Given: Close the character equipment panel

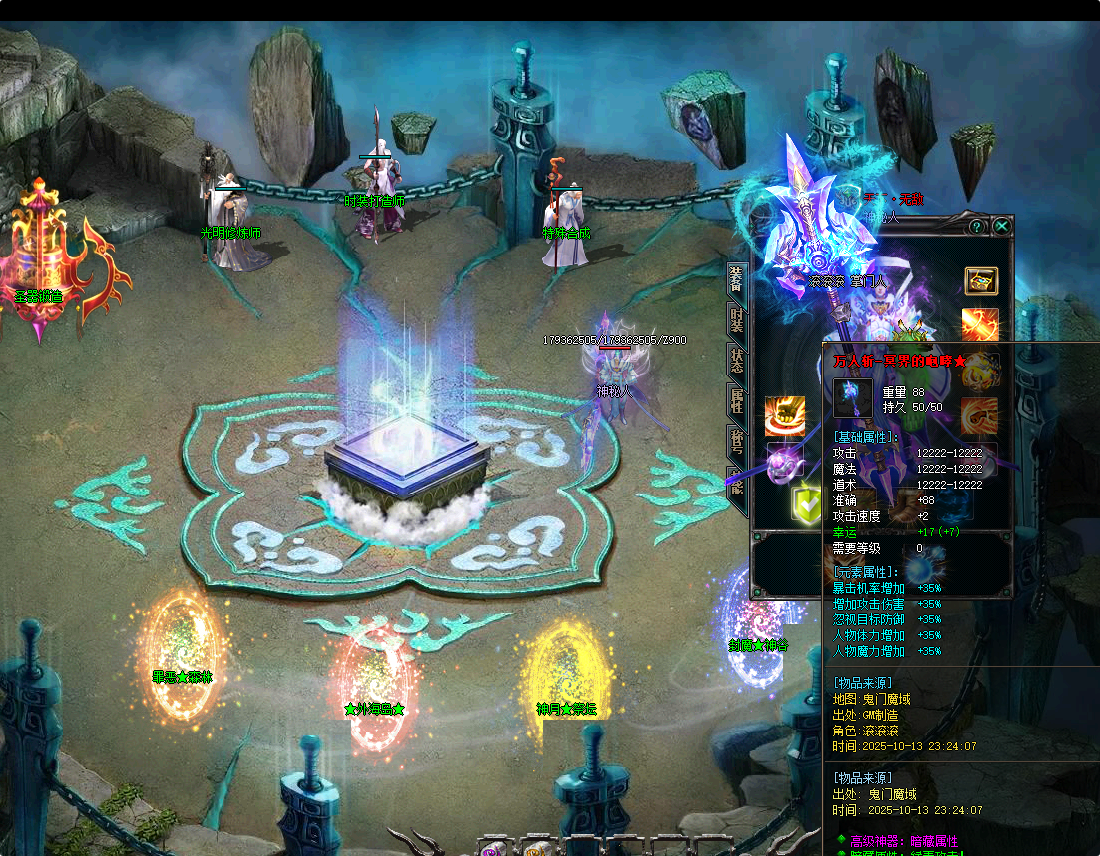Looking at the screenshot, I should pyautogui.click(x=1001, y=227).
